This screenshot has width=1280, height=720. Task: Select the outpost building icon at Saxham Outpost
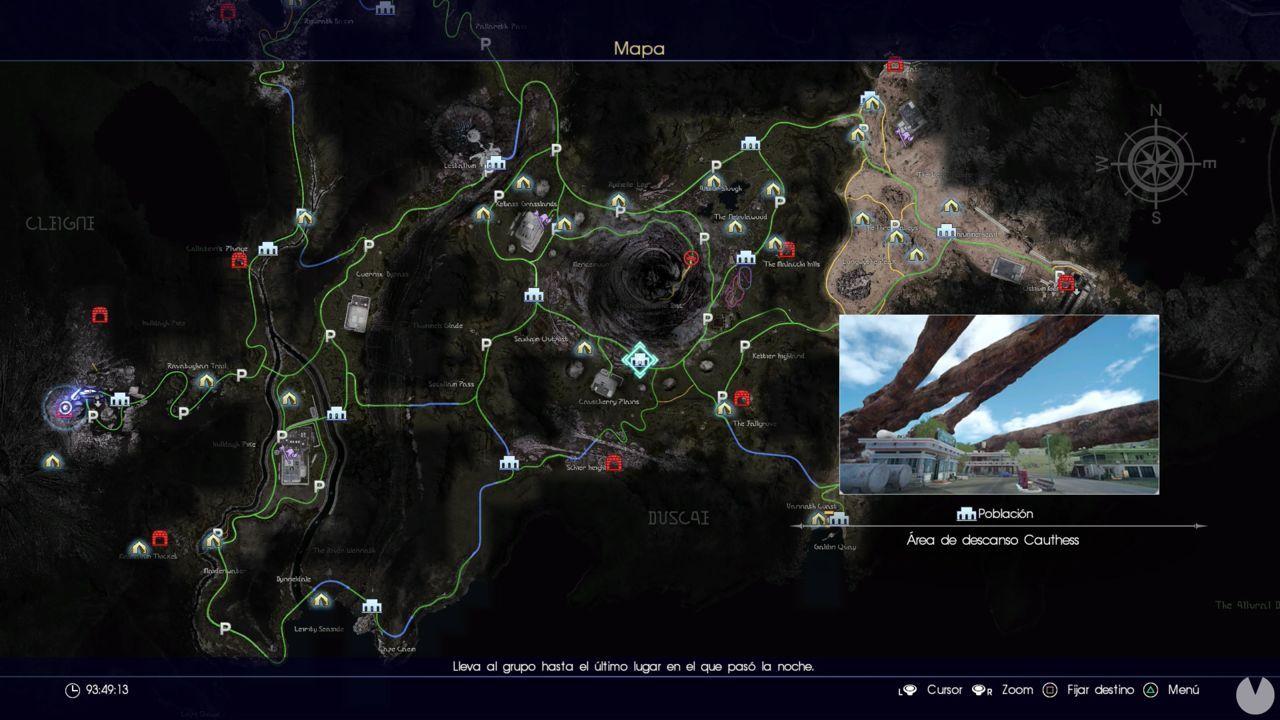tap(532, 295)
